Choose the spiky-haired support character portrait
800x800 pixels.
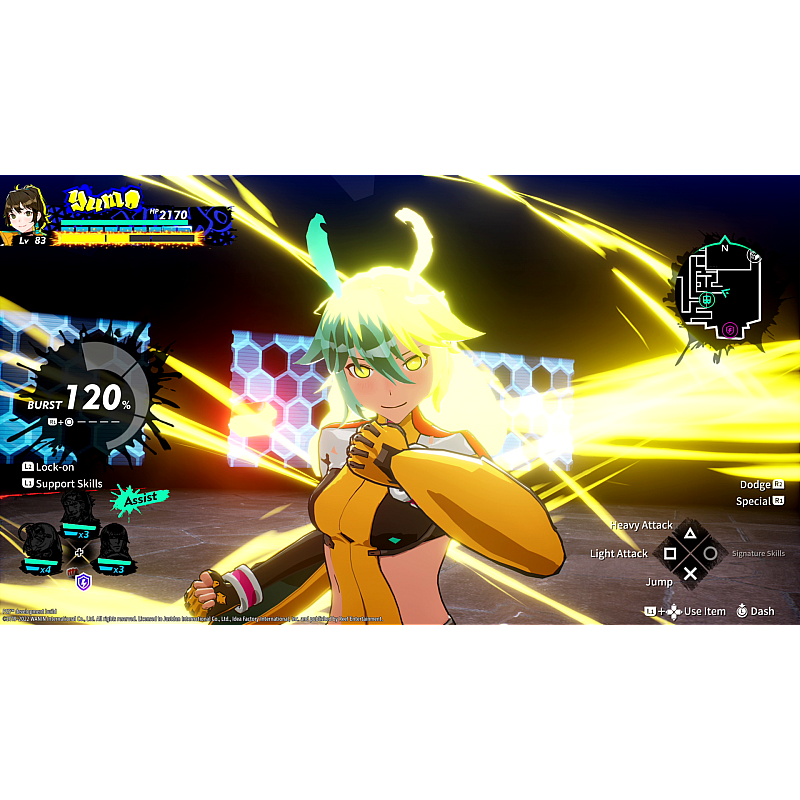tap(78, 509)
